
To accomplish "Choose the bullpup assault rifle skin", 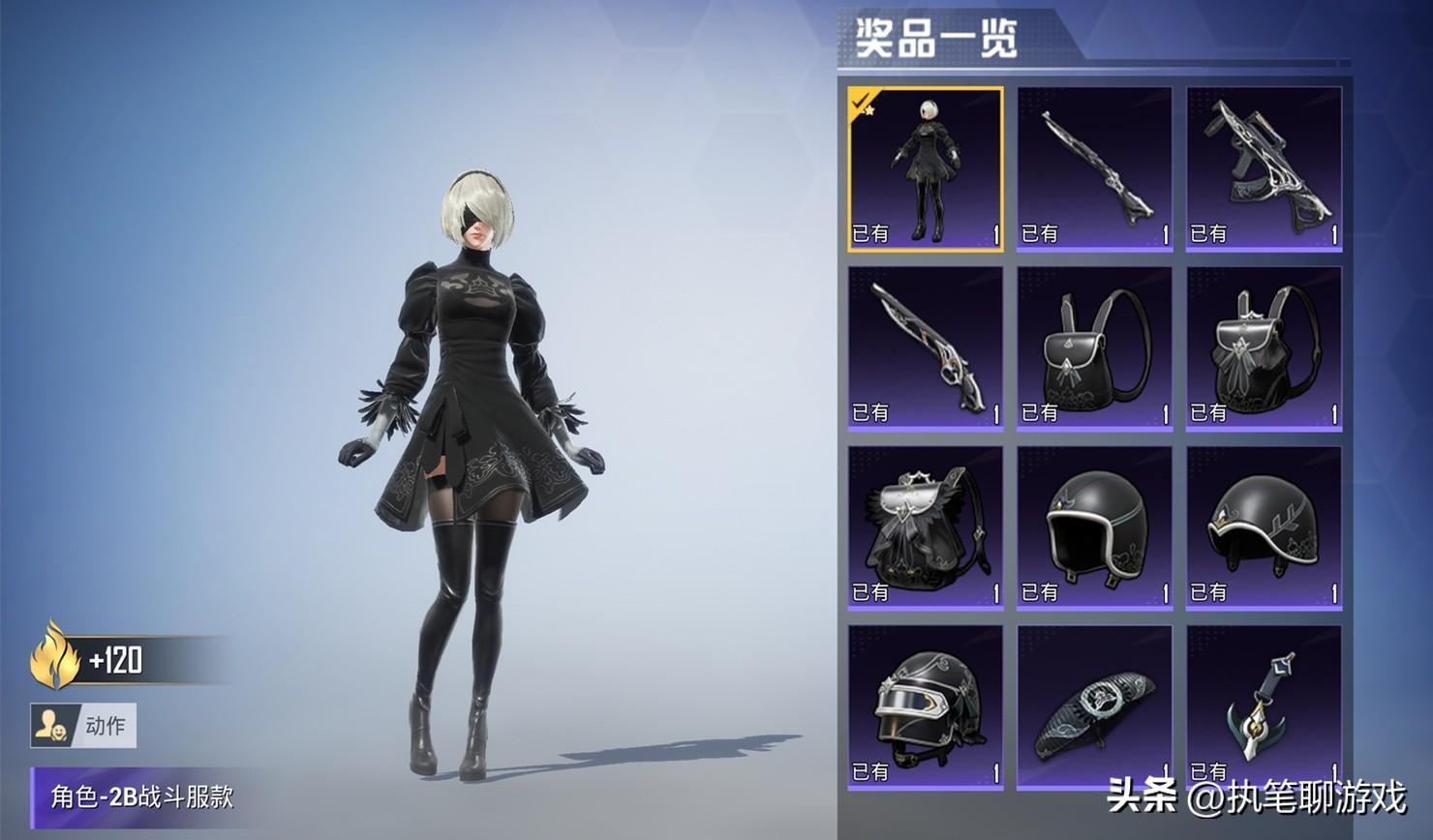I will click(1264, 169).
